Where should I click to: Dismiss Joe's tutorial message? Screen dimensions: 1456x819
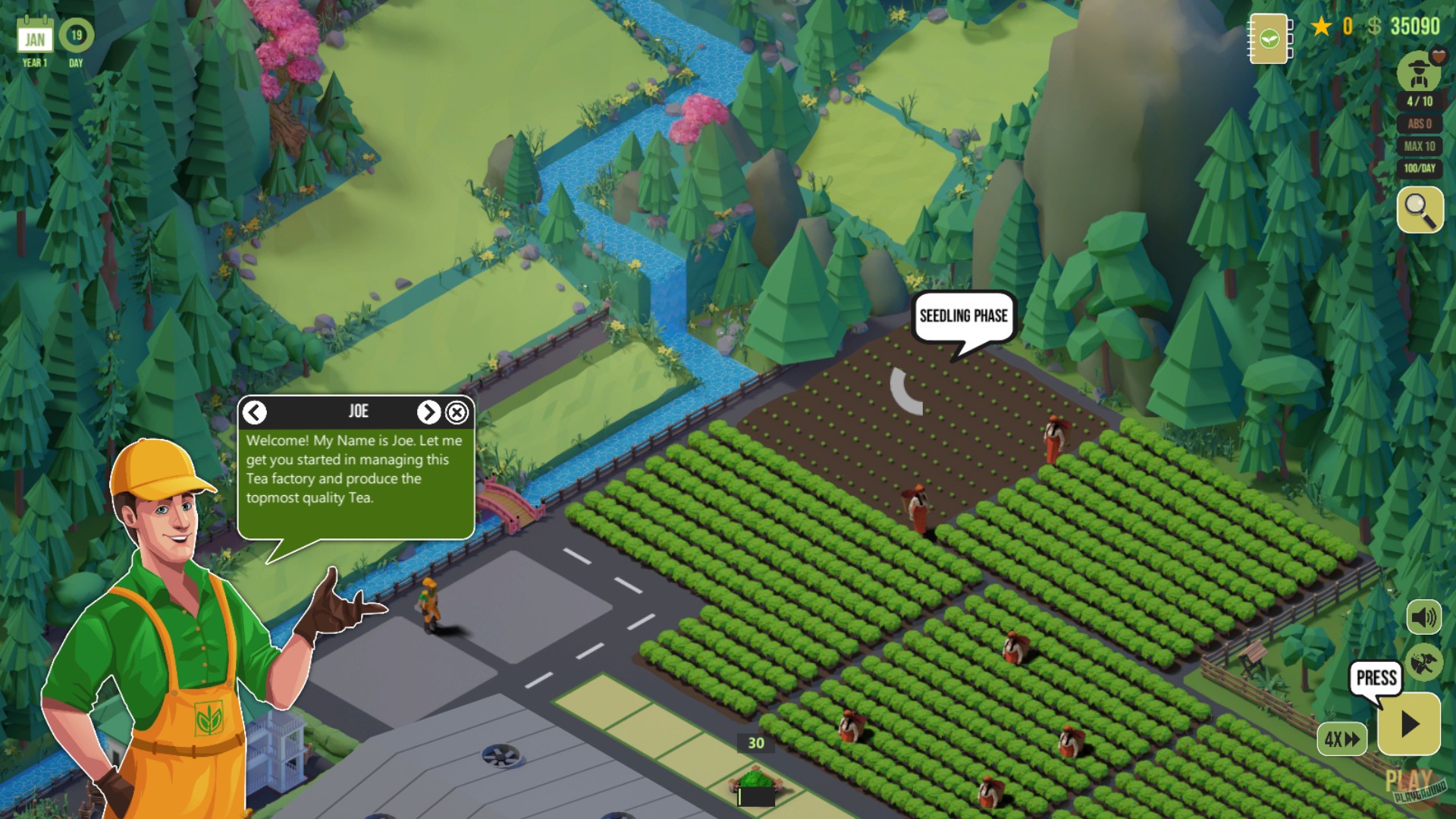pyautogui.click(x=457, y=411)
